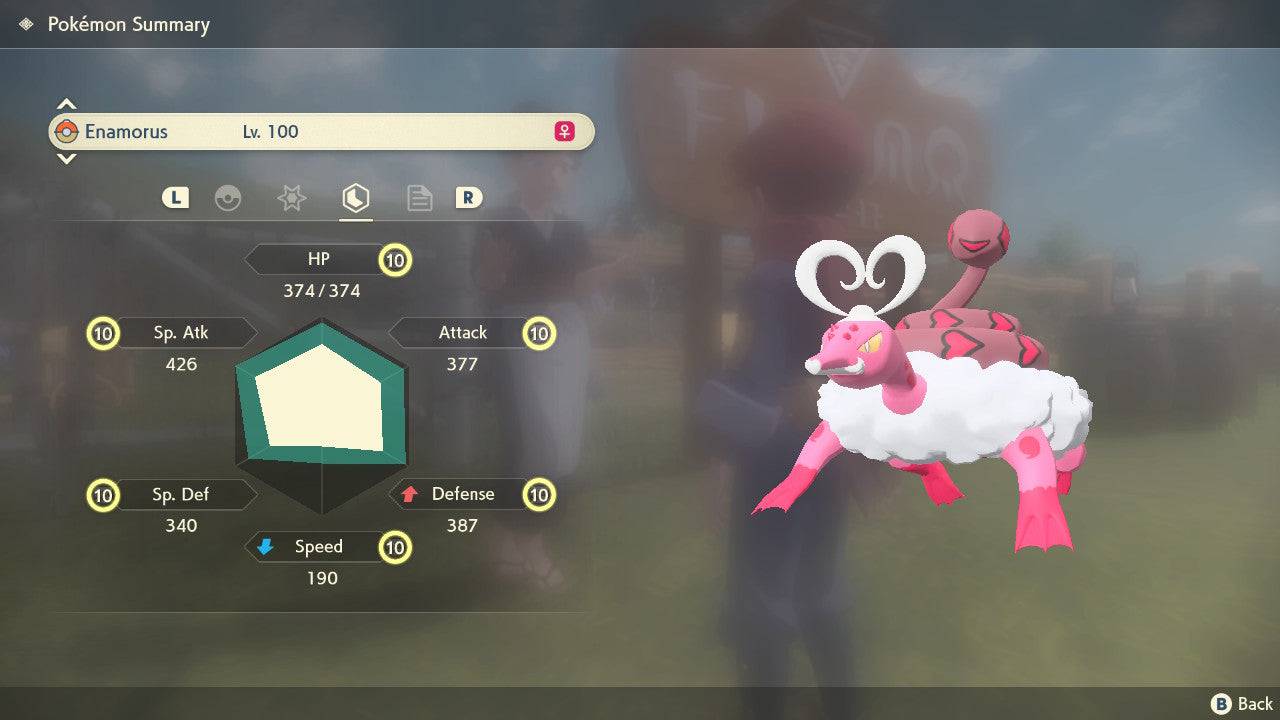Viewport: 1280px width, 720px height.
Task: Show the notes document tab
Action: [x=419, y=198]
